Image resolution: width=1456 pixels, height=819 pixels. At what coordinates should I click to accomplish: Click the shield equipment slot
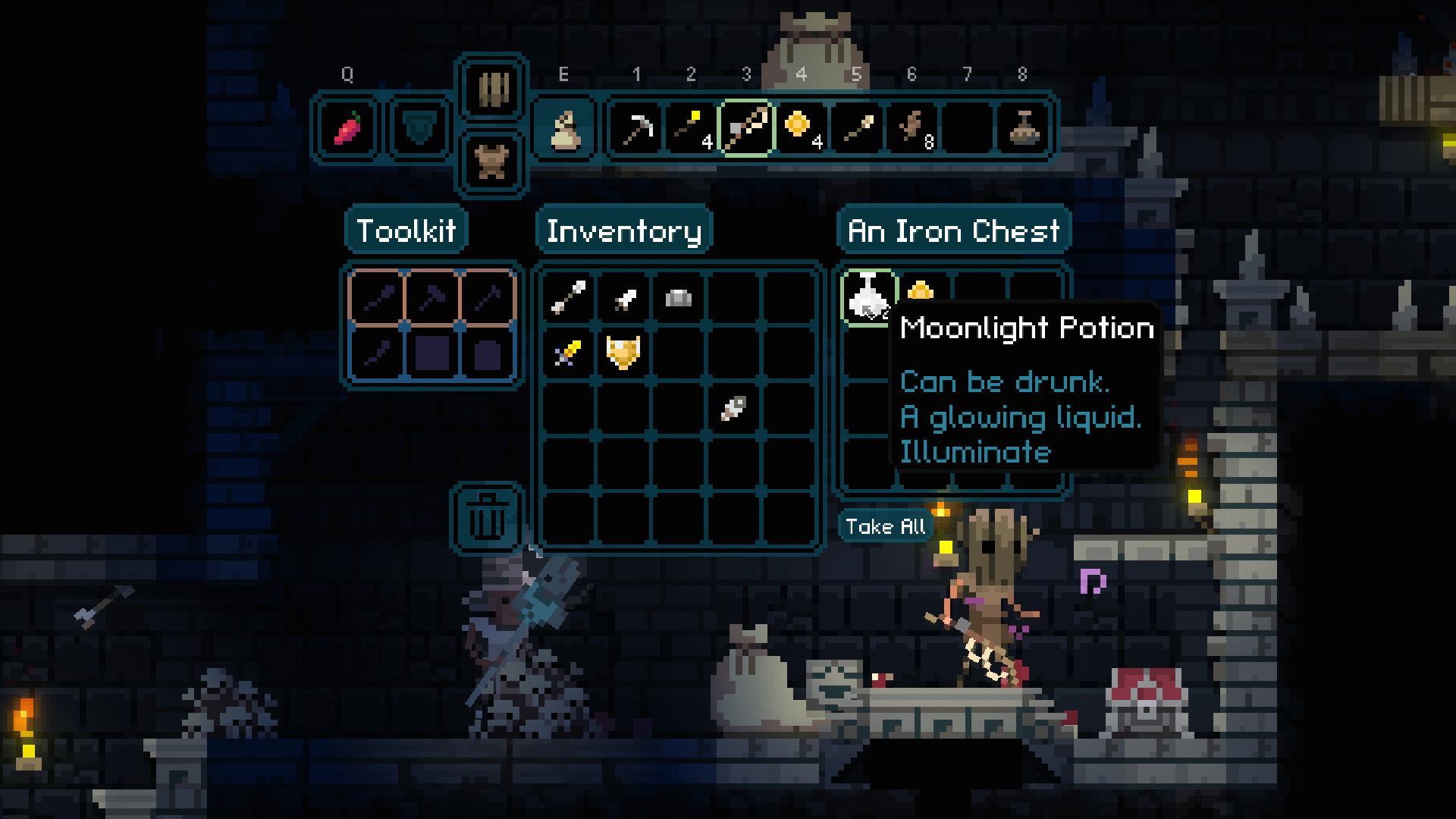coord(418,127)
